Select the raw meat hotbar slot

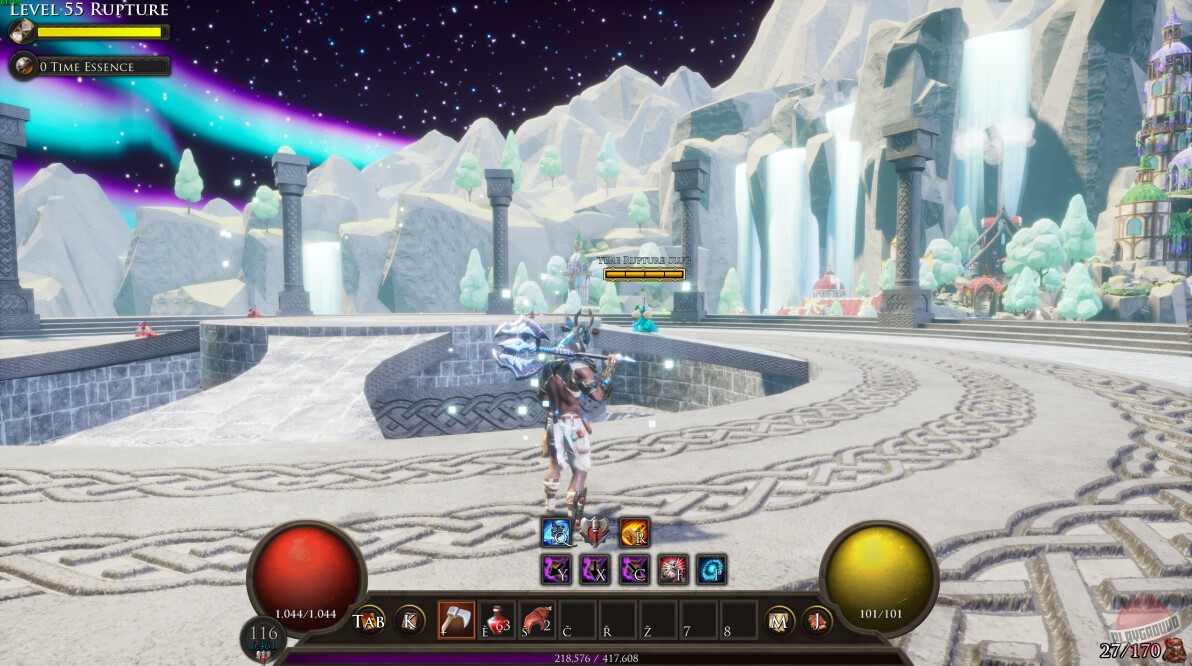(537, 619)
